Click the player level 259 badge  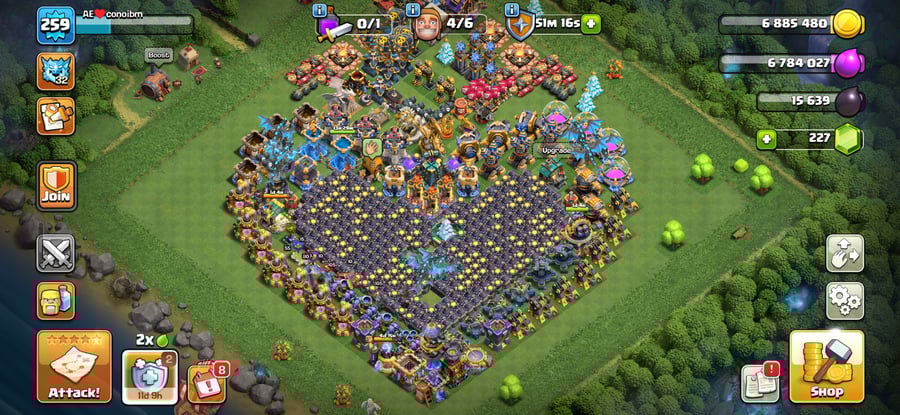(x=56, y=24)
